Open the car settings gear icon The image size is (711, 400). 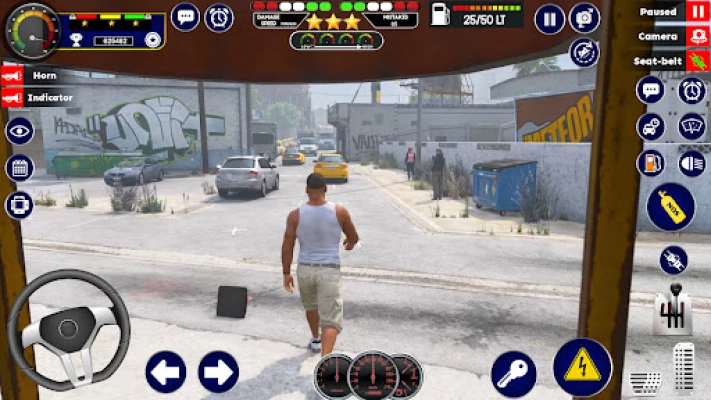coord(651,127)
